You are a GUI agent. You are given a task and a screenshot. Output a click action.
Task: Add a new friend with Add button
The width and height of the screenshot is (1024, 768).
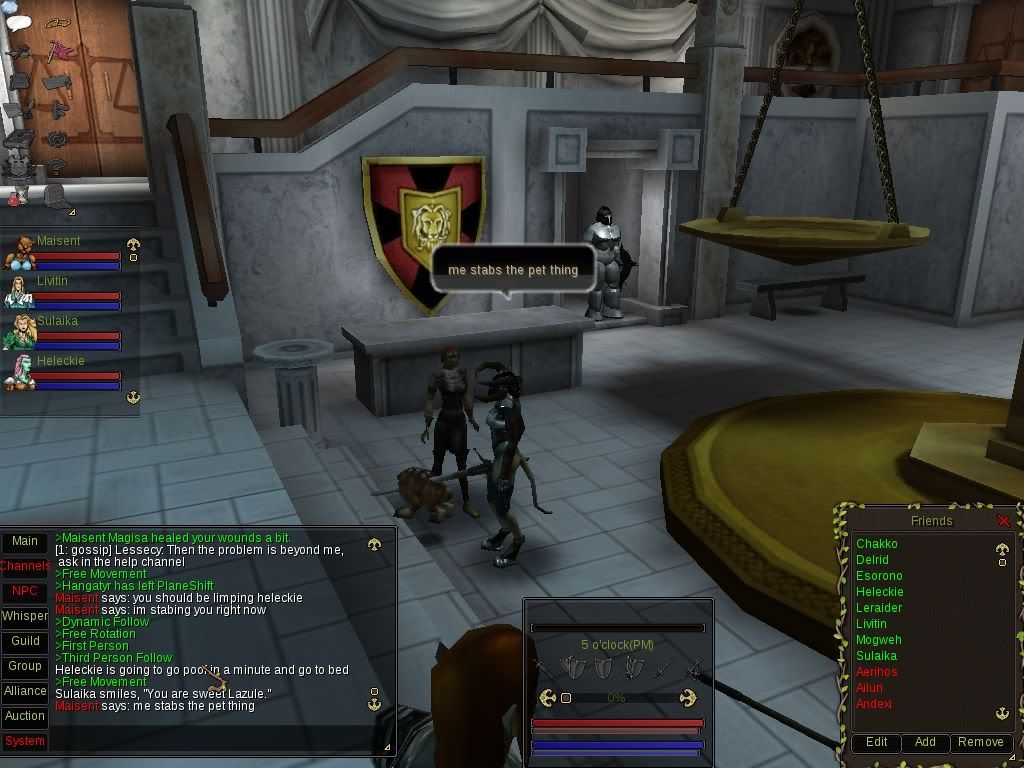point(925,742)
